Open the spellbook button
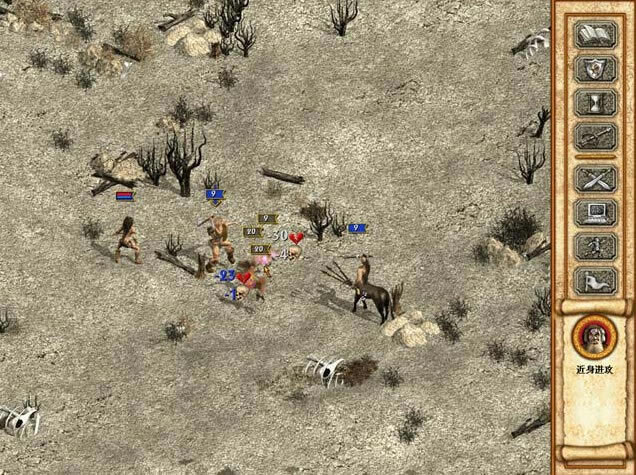The width and height of the screenshot is (636, 475). point(595,35)
